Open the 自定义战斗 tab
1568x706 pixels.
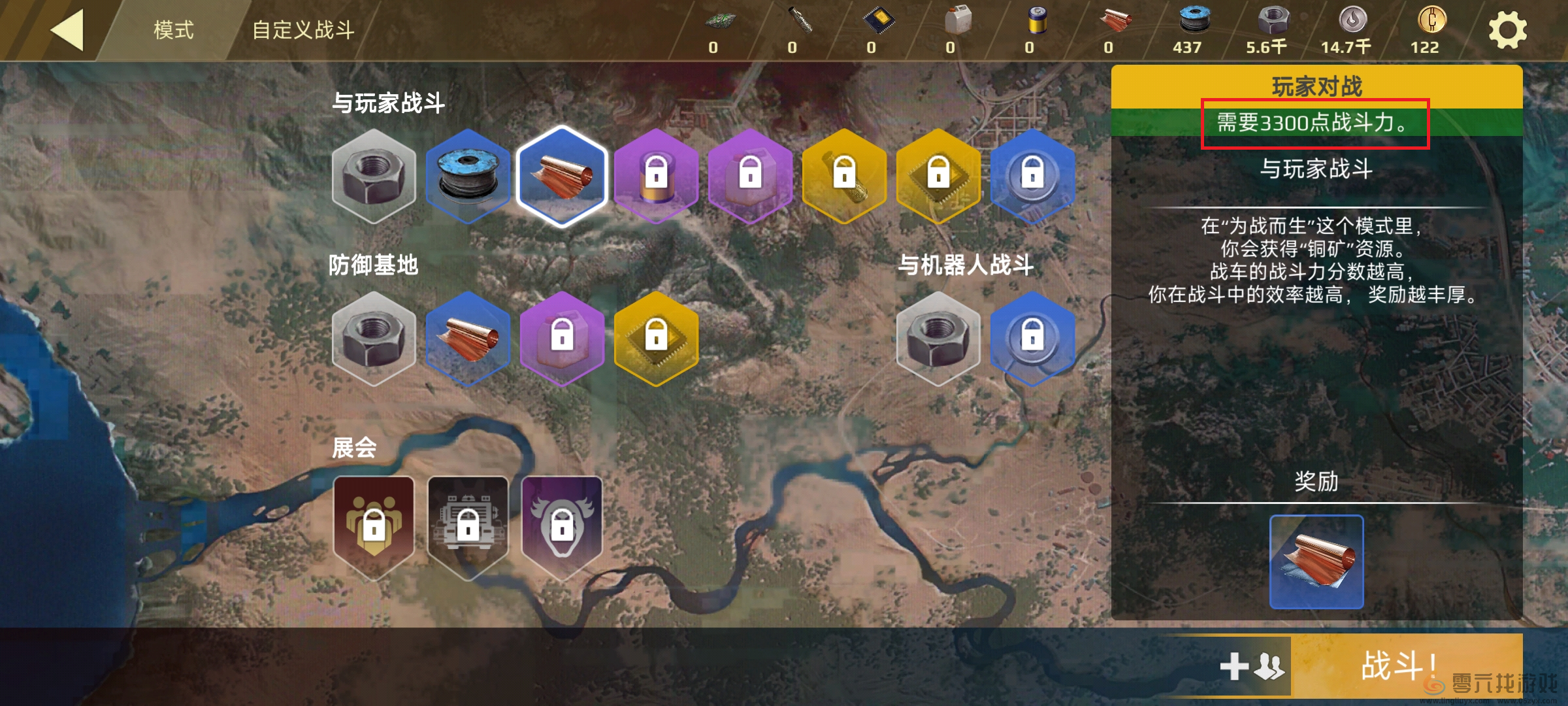pyautogui.click(x=303, y=30)
